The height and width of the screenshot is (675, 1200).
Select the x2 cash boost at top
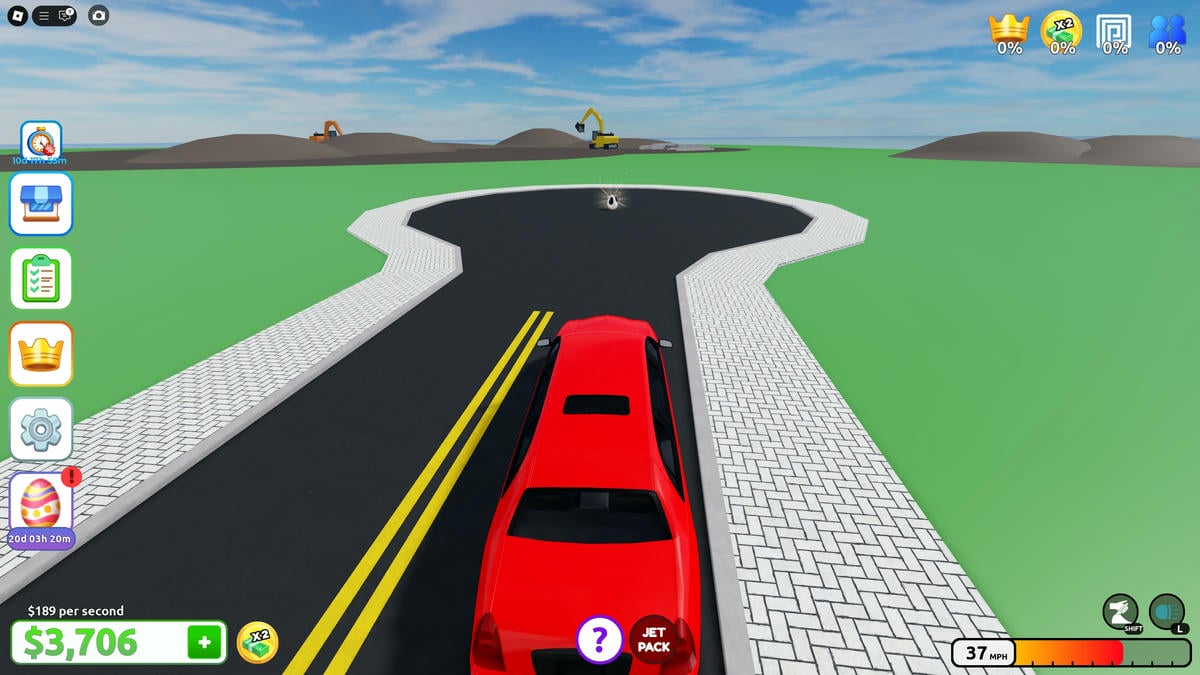pos(1061,31)
